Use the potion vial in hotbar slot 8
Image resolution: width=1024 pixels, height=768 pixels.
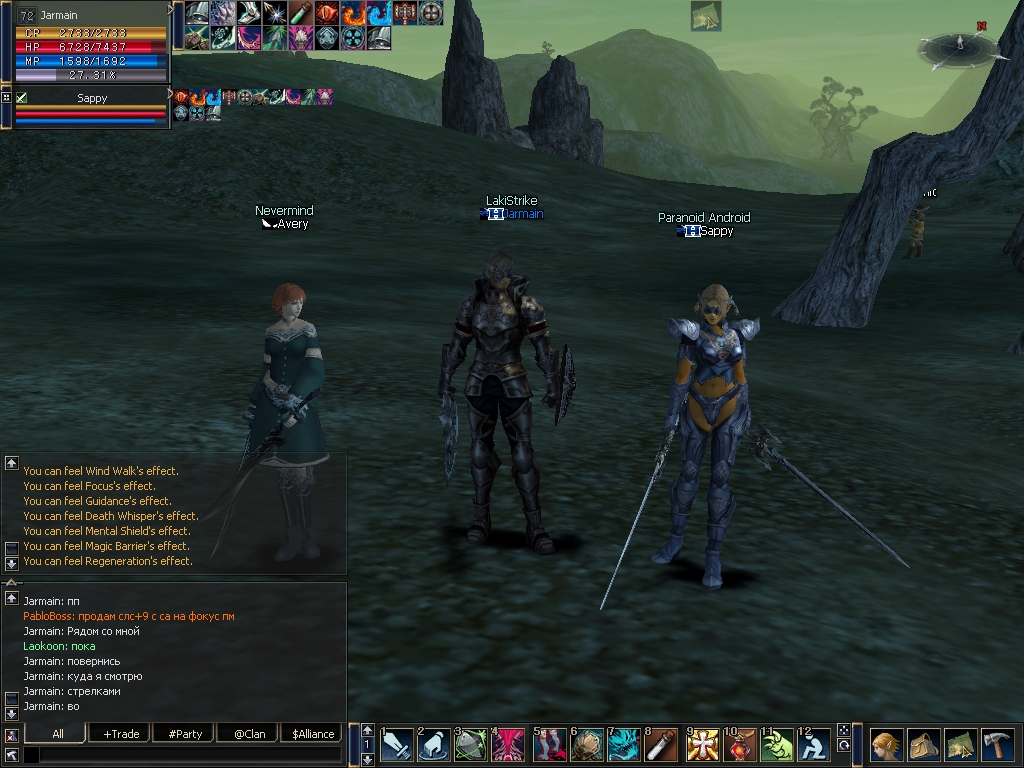(661, 745)
